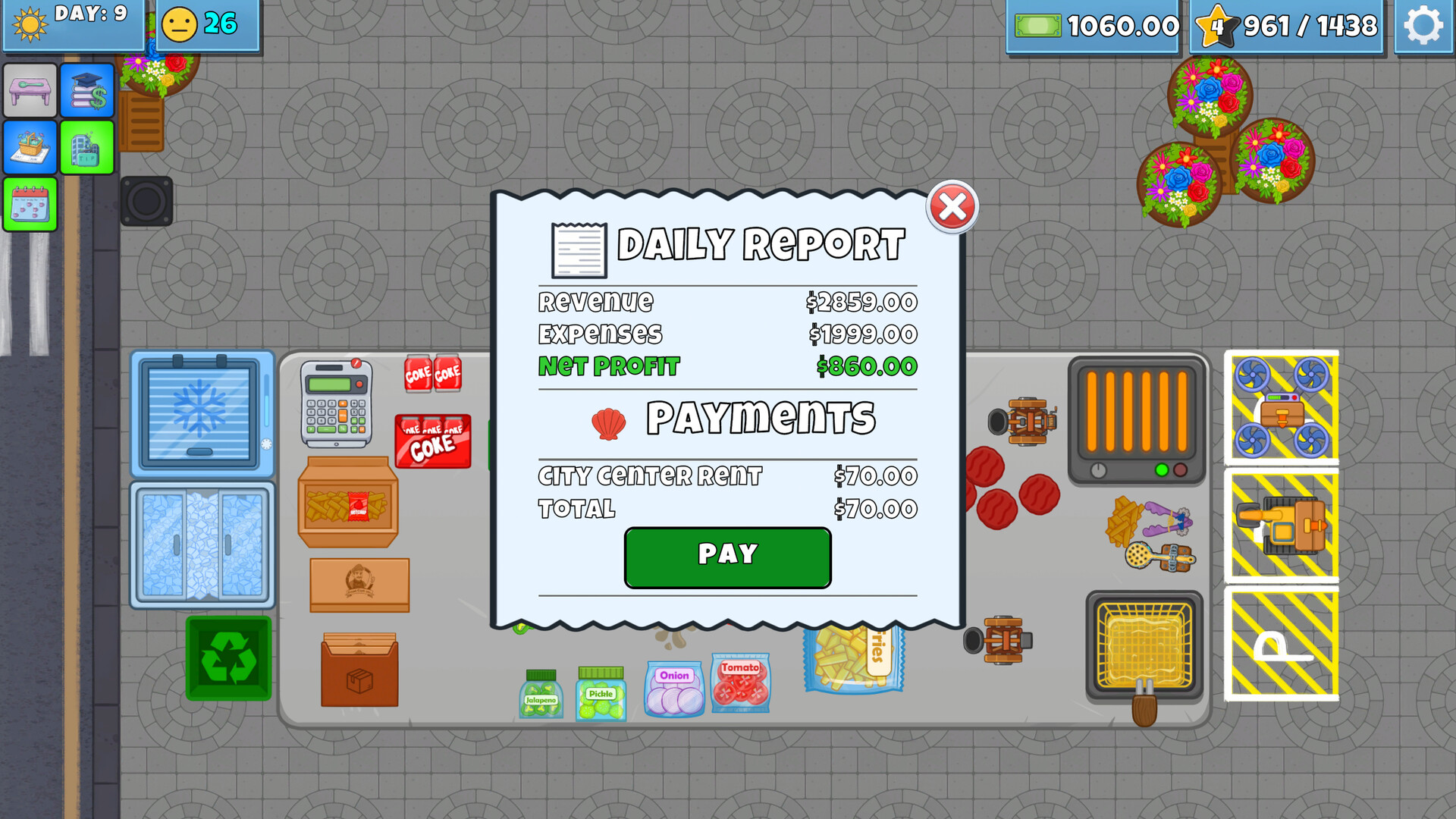The image size is (1456, 819).
Task: Open the settings gear
Action: [x=1424, y=25]
